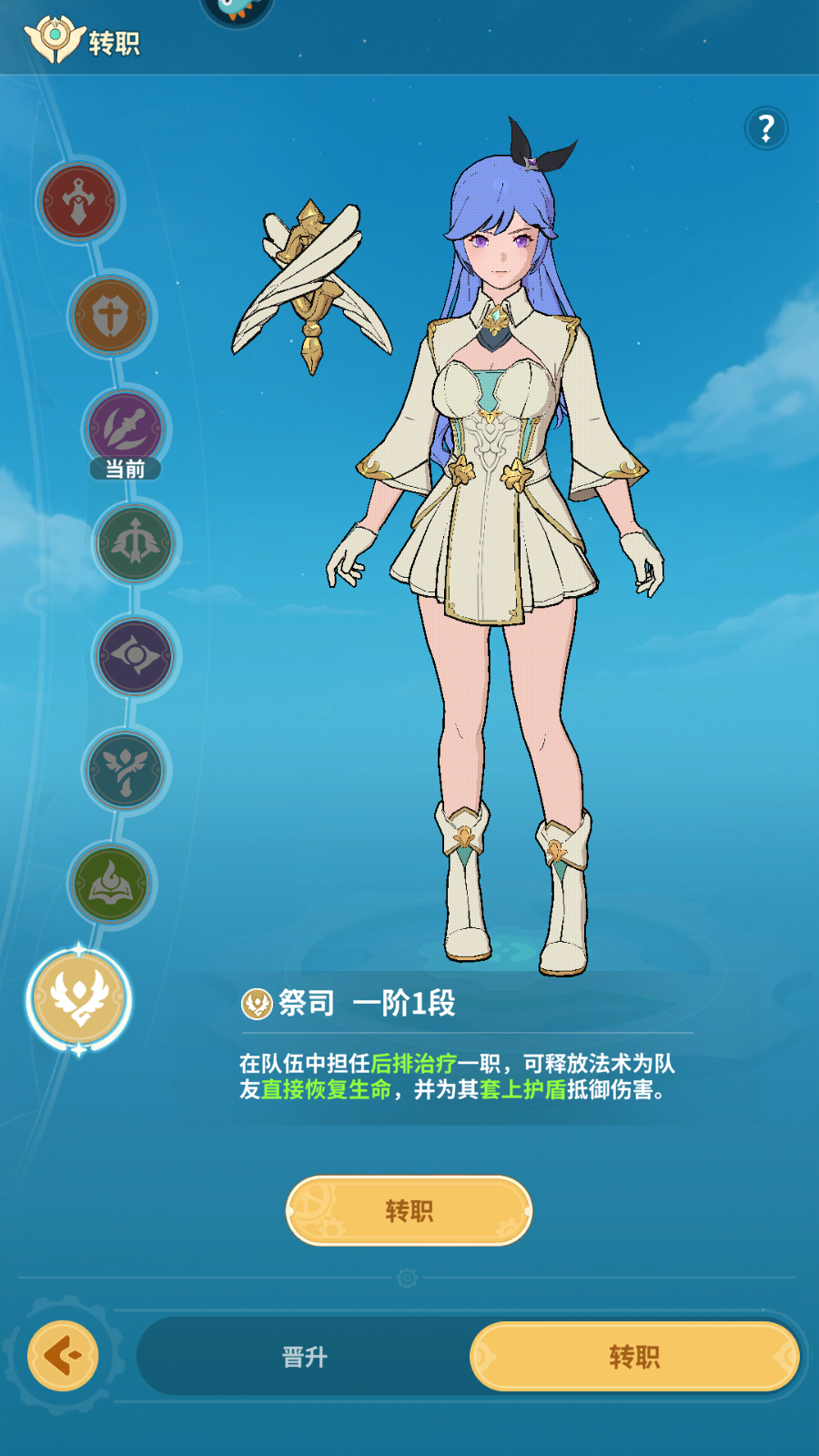This screenshot has height=1456, width=819.
Task: Select the green flame book class icon
Action: pyautogui.click(x=111, y=884)
